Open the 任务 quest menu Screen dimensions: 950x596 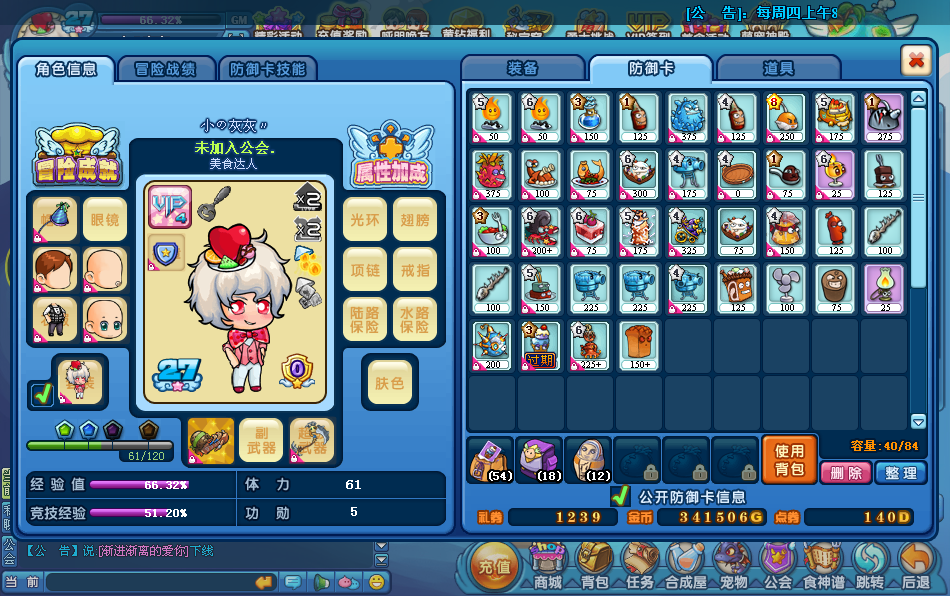[639, 566]
